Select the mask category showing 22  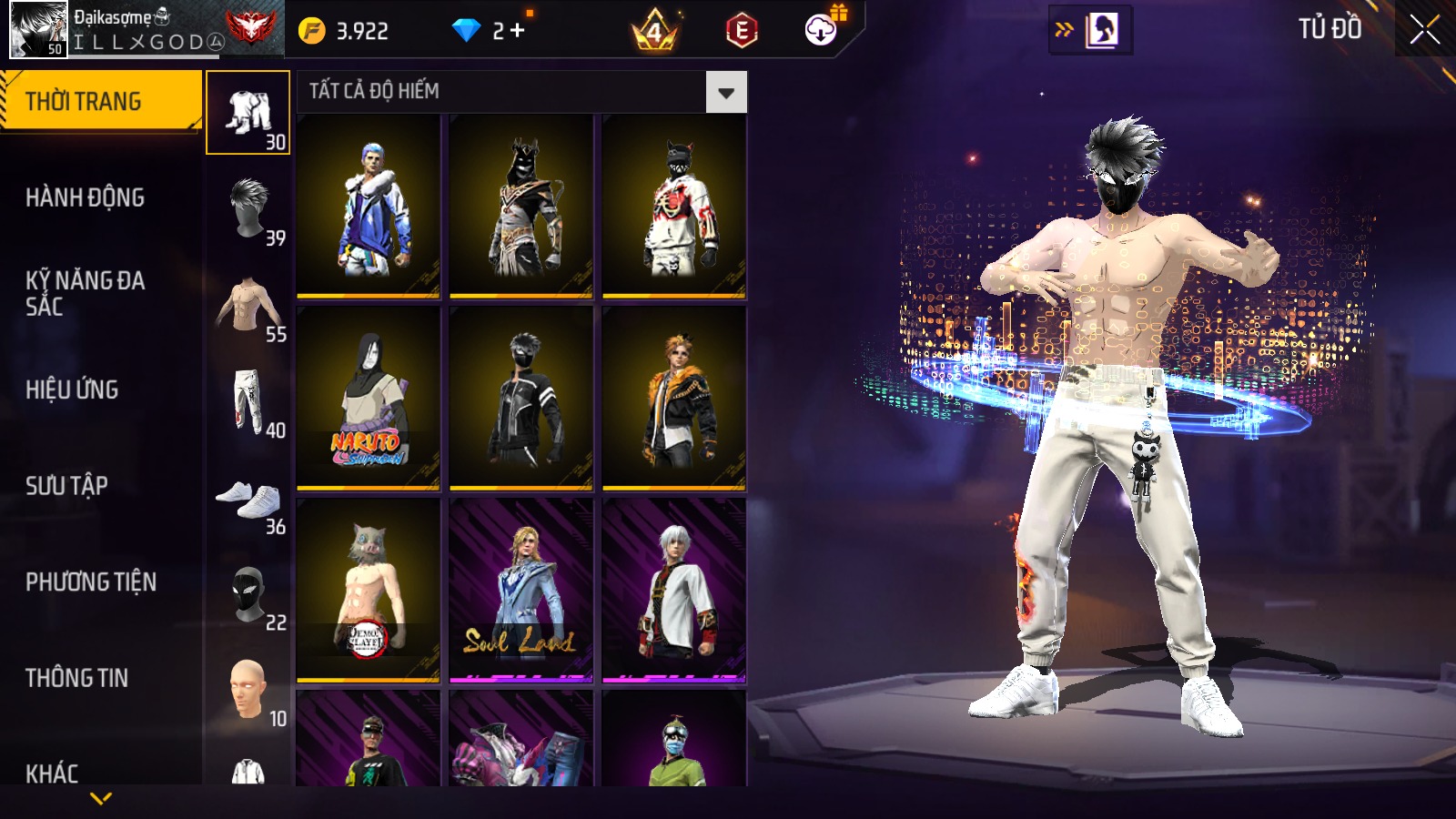tap(248, 595)
